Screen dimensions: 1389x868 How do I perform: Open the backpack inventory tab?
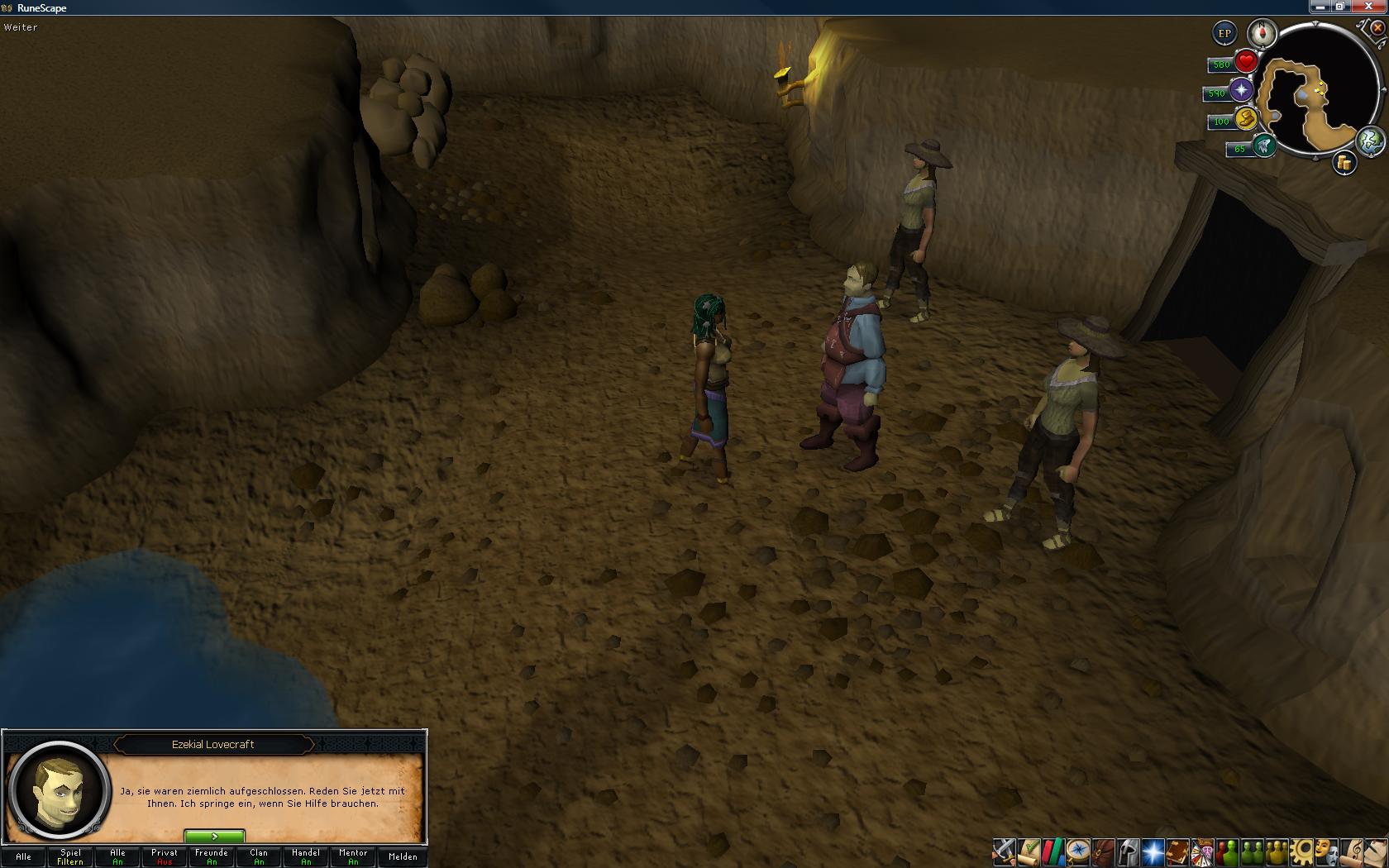click(1102, 851)
